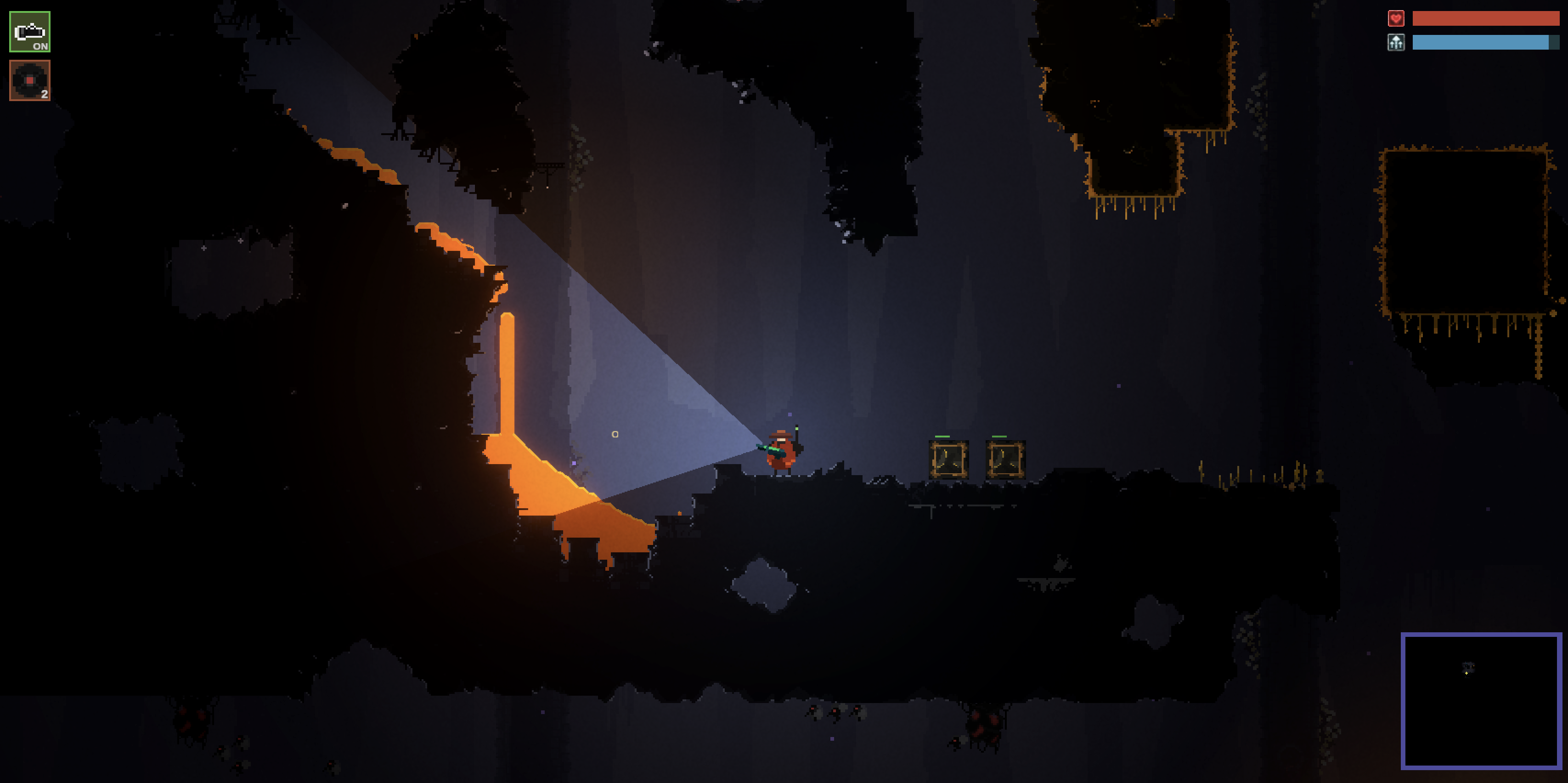1568x783 pixels.
Task: Select the mine item slot showing 2
Action: pyautogui.click(x=30, y=80)
